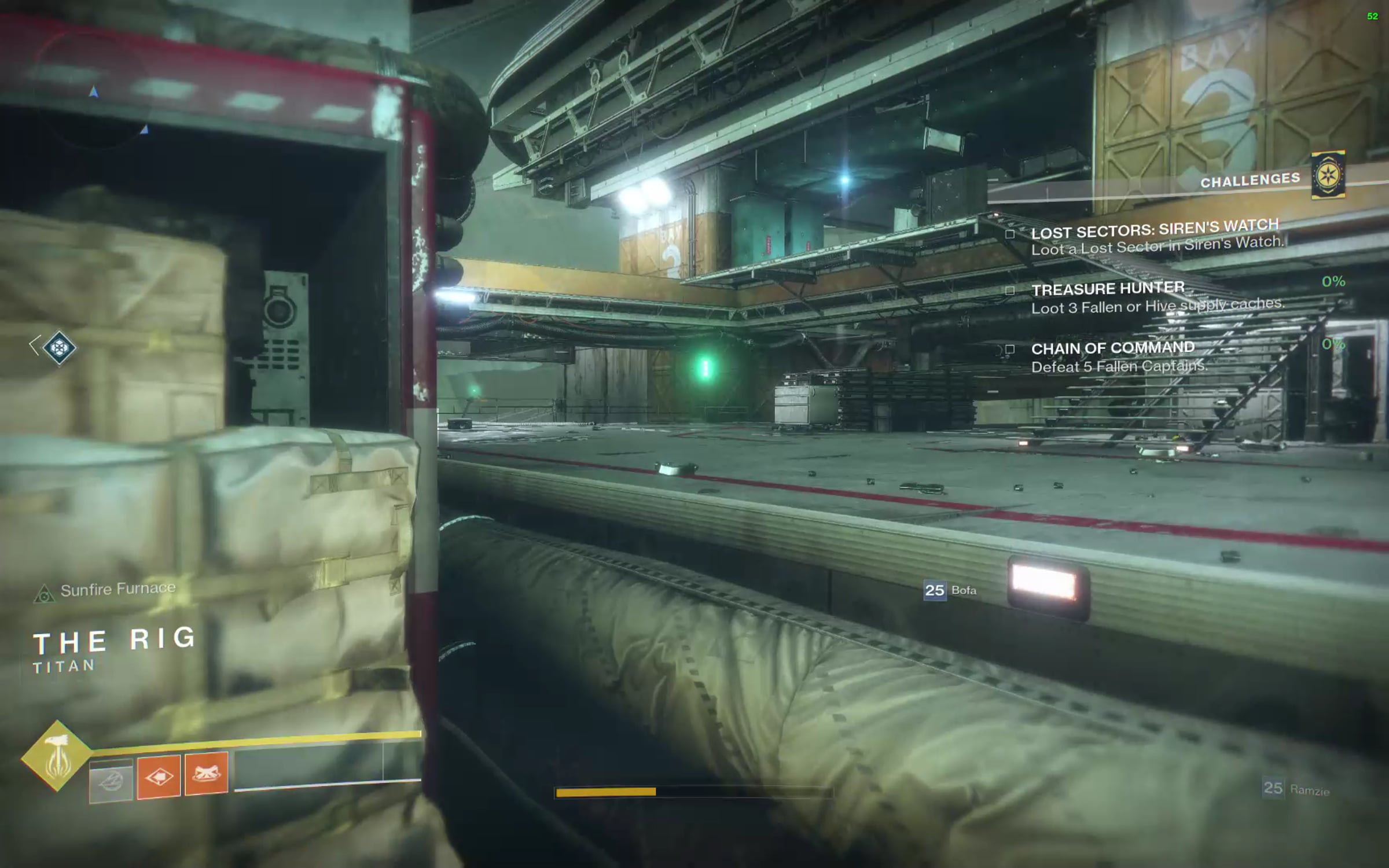Select player Ramzie's nameplate
This screenshot has width=1389, height=868.
coord(1296,789)
